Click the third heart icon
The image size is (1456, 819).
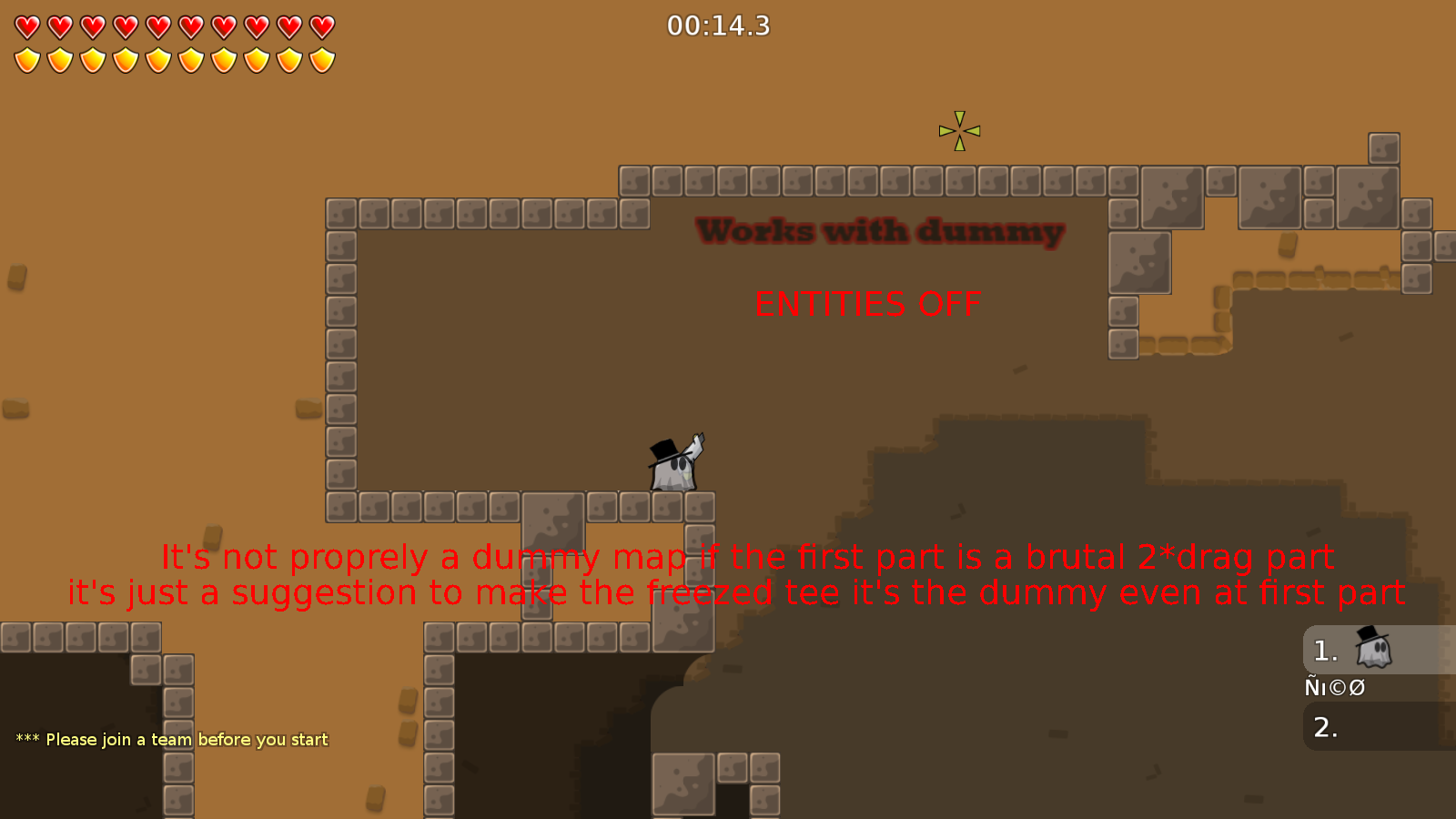[x=91, y=25]
